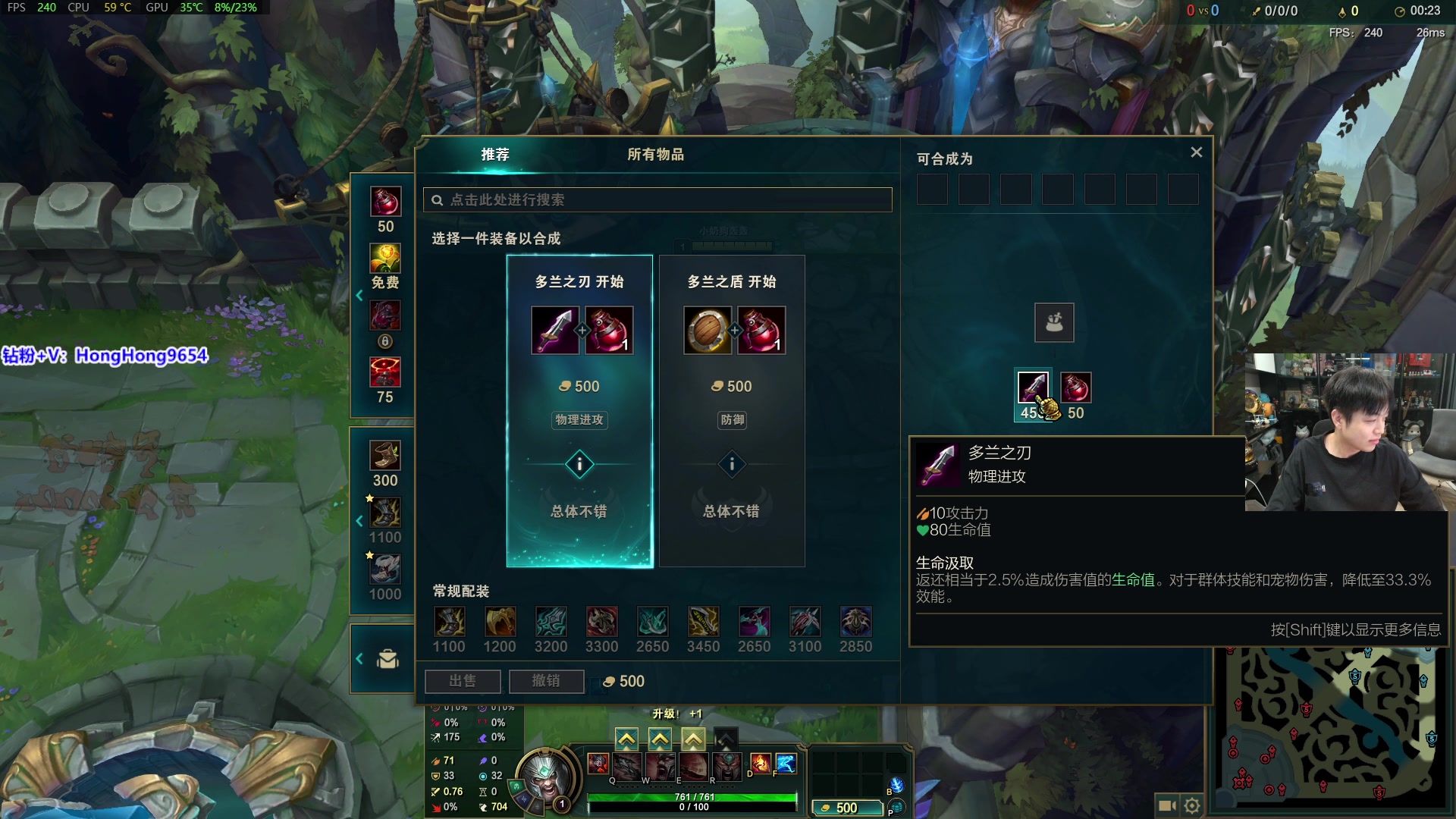Open settings gear near the minimap
The width and height of the screenshot is (1456, 819).
(x=1192, y=805)
